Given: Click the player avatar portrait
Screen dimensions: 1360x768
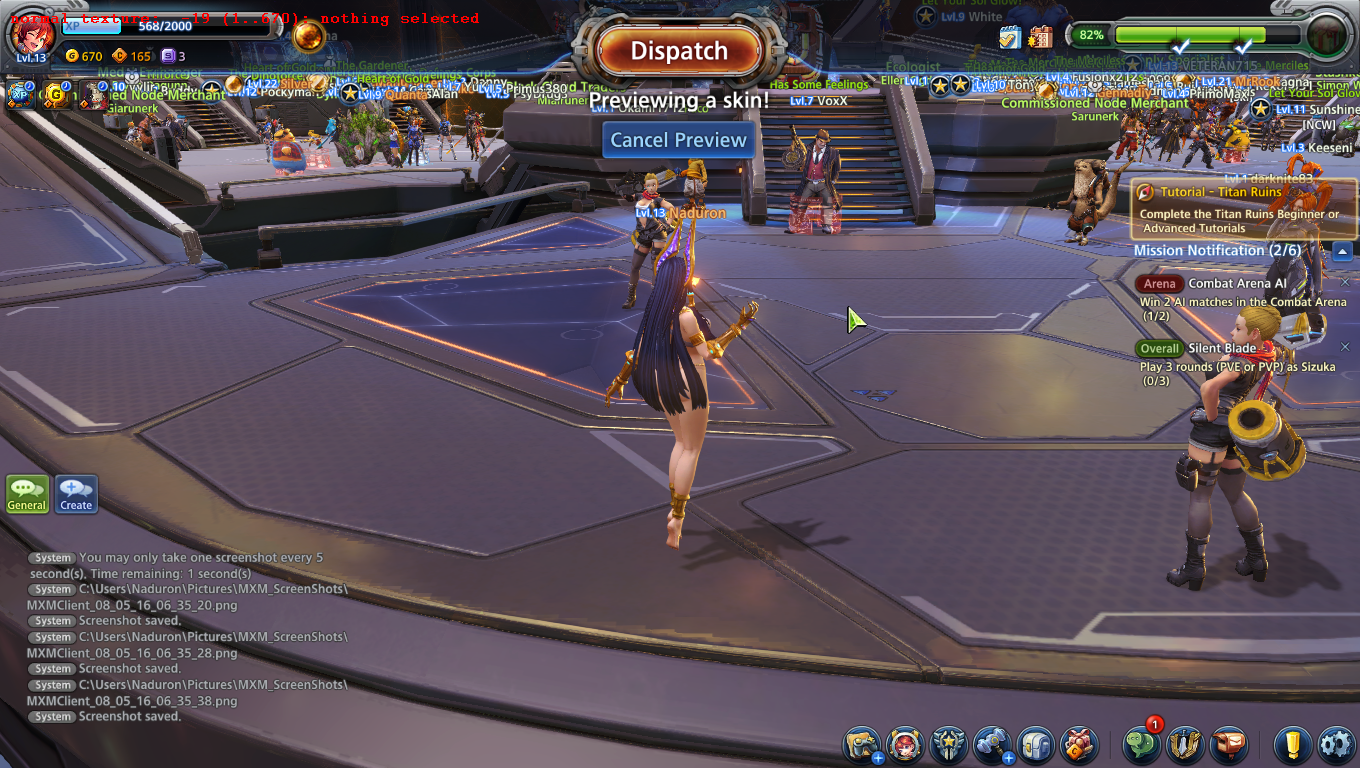Looking at the screenshot, I should point(31,35).
